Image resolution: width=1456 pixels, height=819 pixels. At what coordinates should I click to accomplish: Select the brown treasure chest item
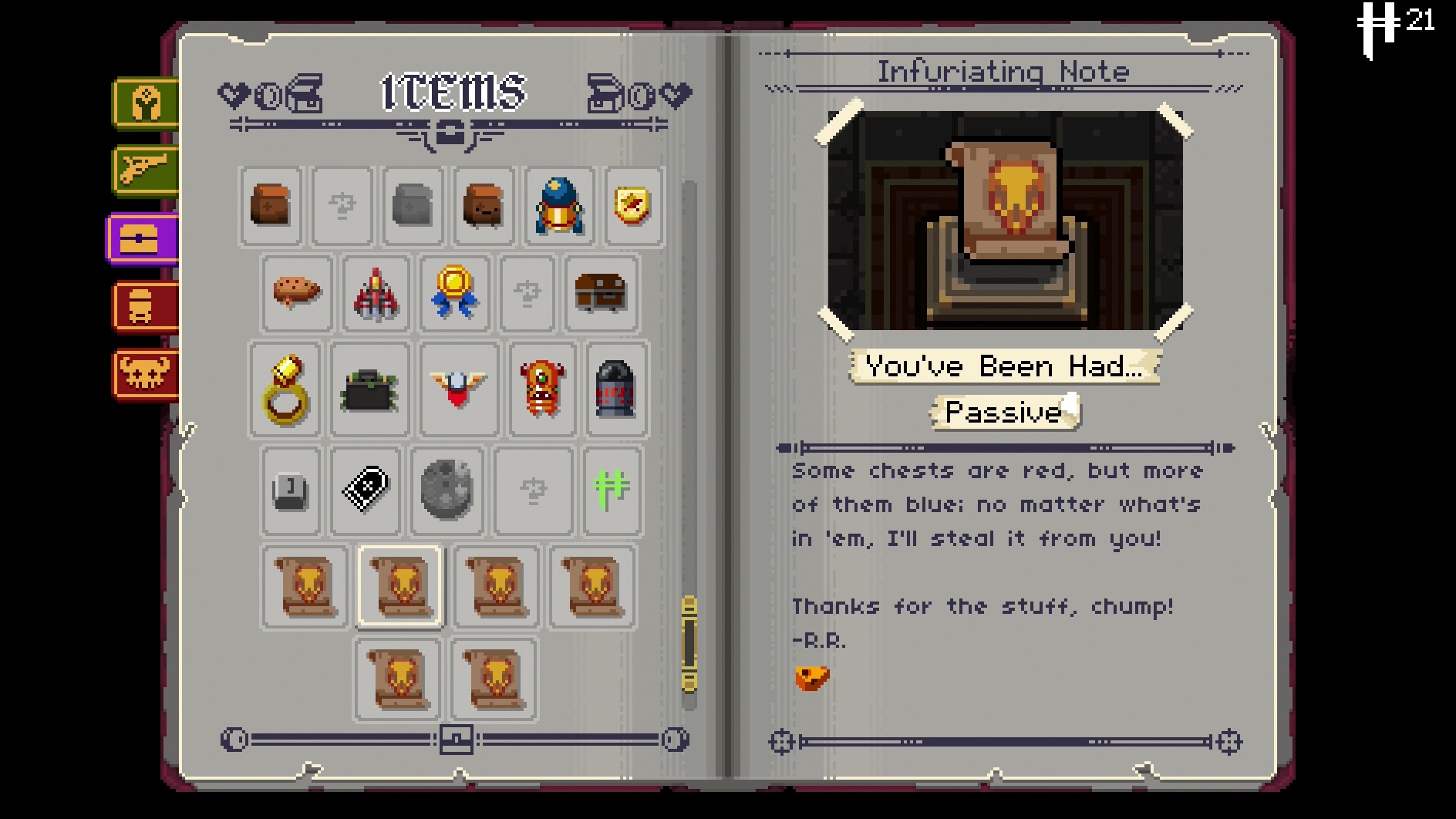coord(601,292)
